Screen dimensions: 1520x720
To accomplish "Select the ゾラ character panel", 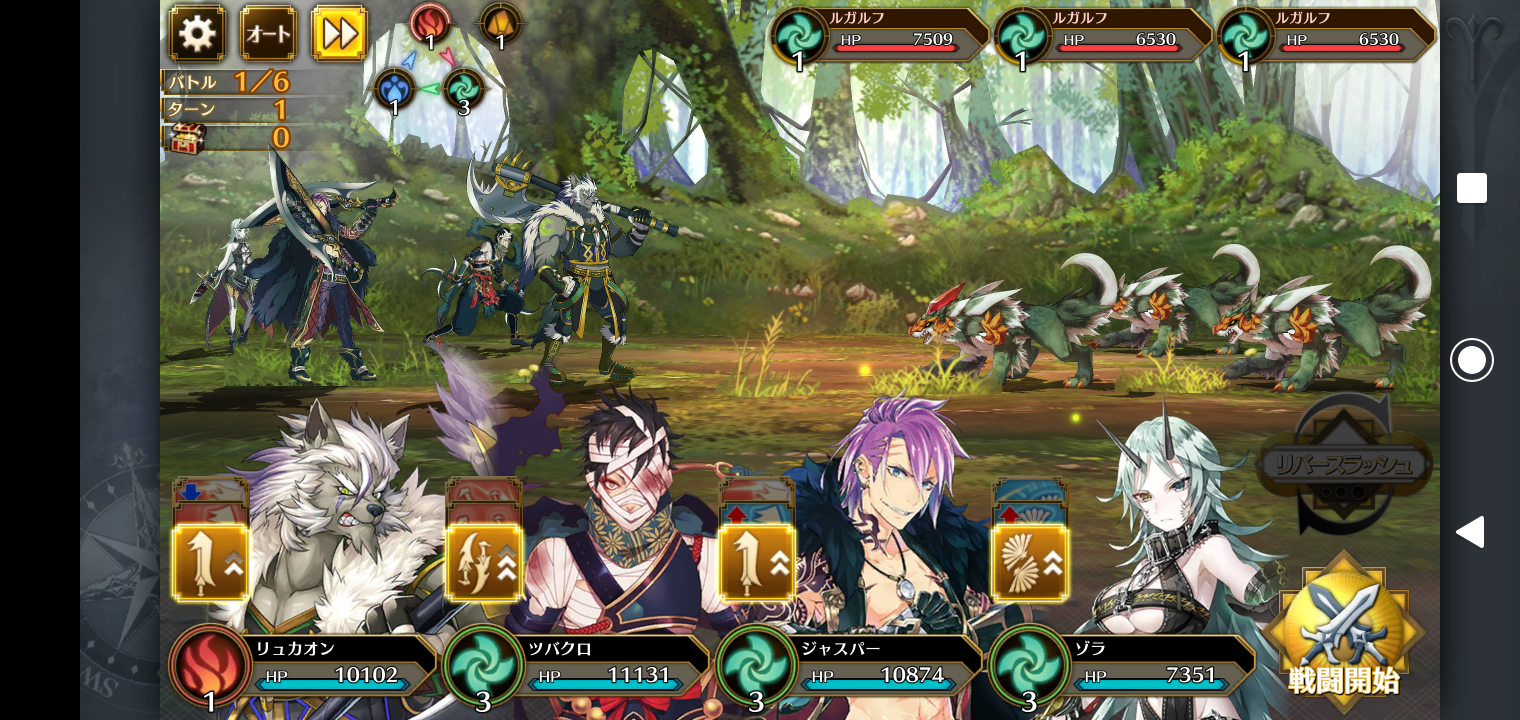I will 1124,665.
